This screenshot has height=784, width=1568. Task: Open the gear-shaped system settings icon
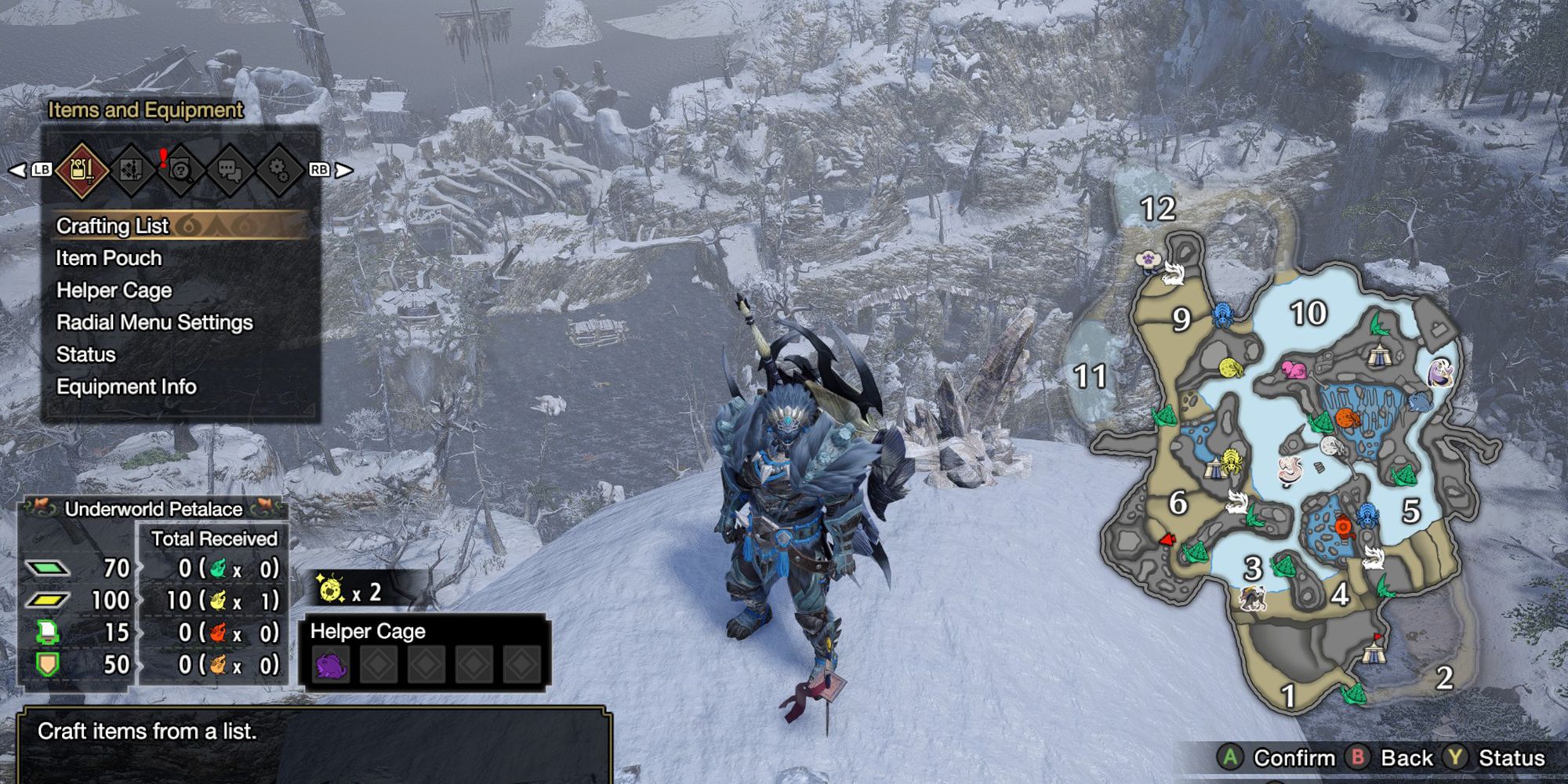click(278, 171)
